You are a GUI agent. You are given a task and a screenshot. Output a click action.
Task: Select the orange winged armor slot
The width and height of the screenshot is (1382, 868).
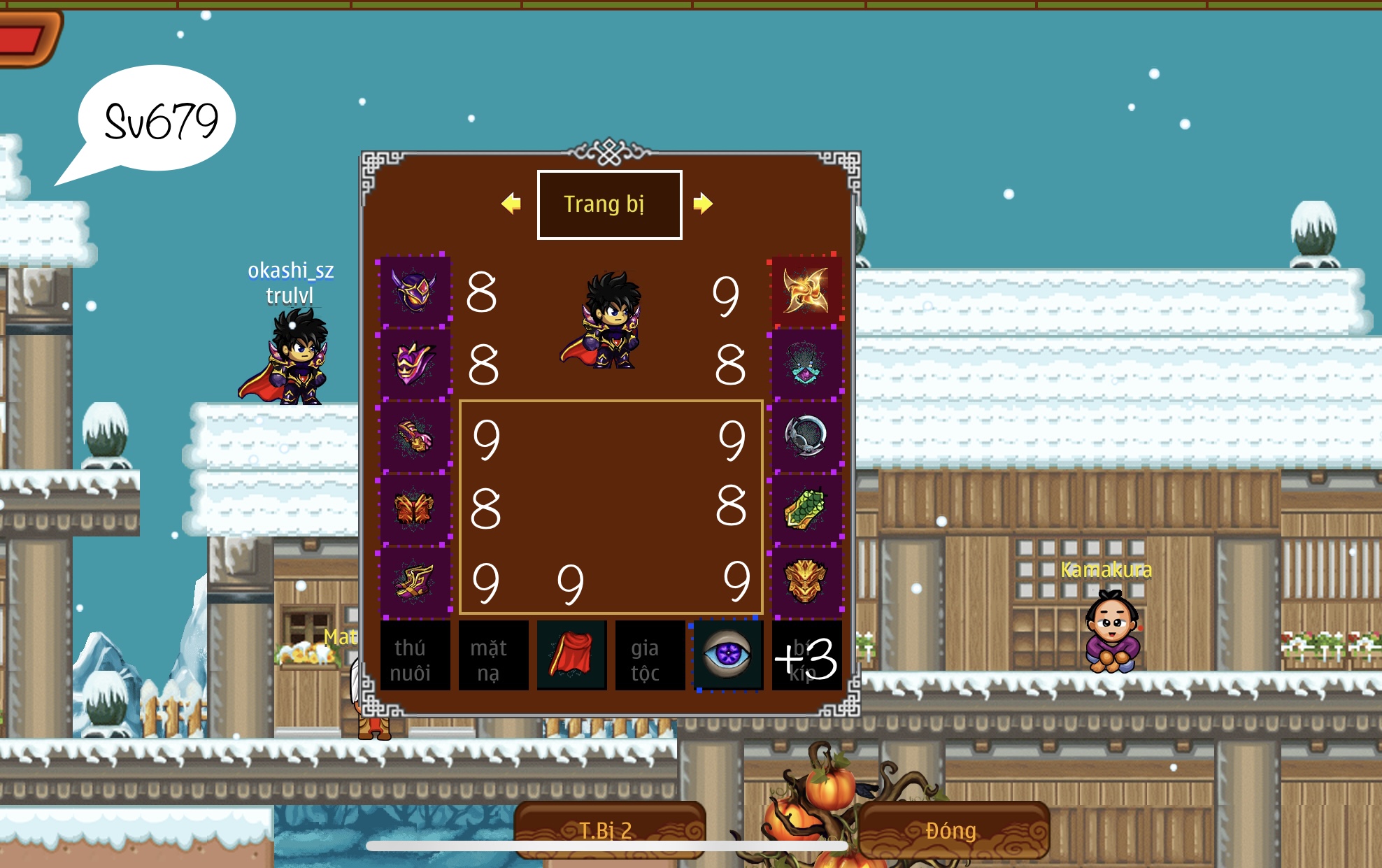(x=415, y=509)
